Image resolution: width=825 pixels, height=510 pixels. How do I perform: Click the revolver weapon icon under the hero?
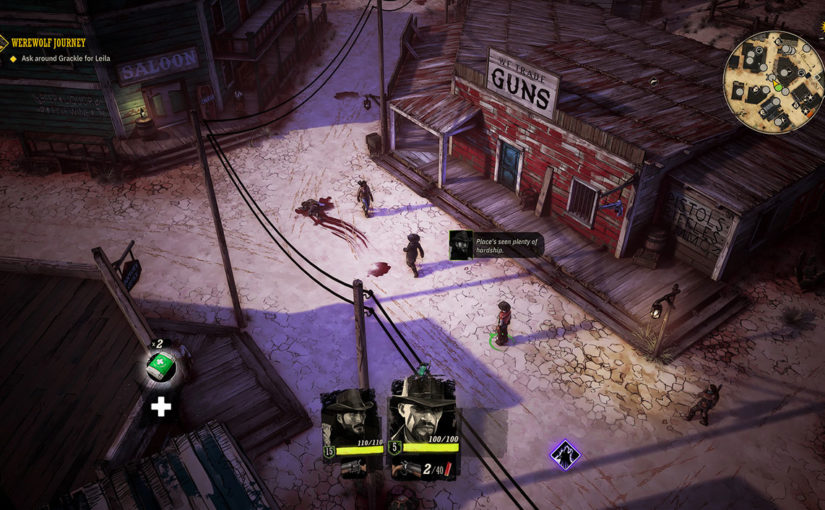pyautogui.click(x=407, y=468)
